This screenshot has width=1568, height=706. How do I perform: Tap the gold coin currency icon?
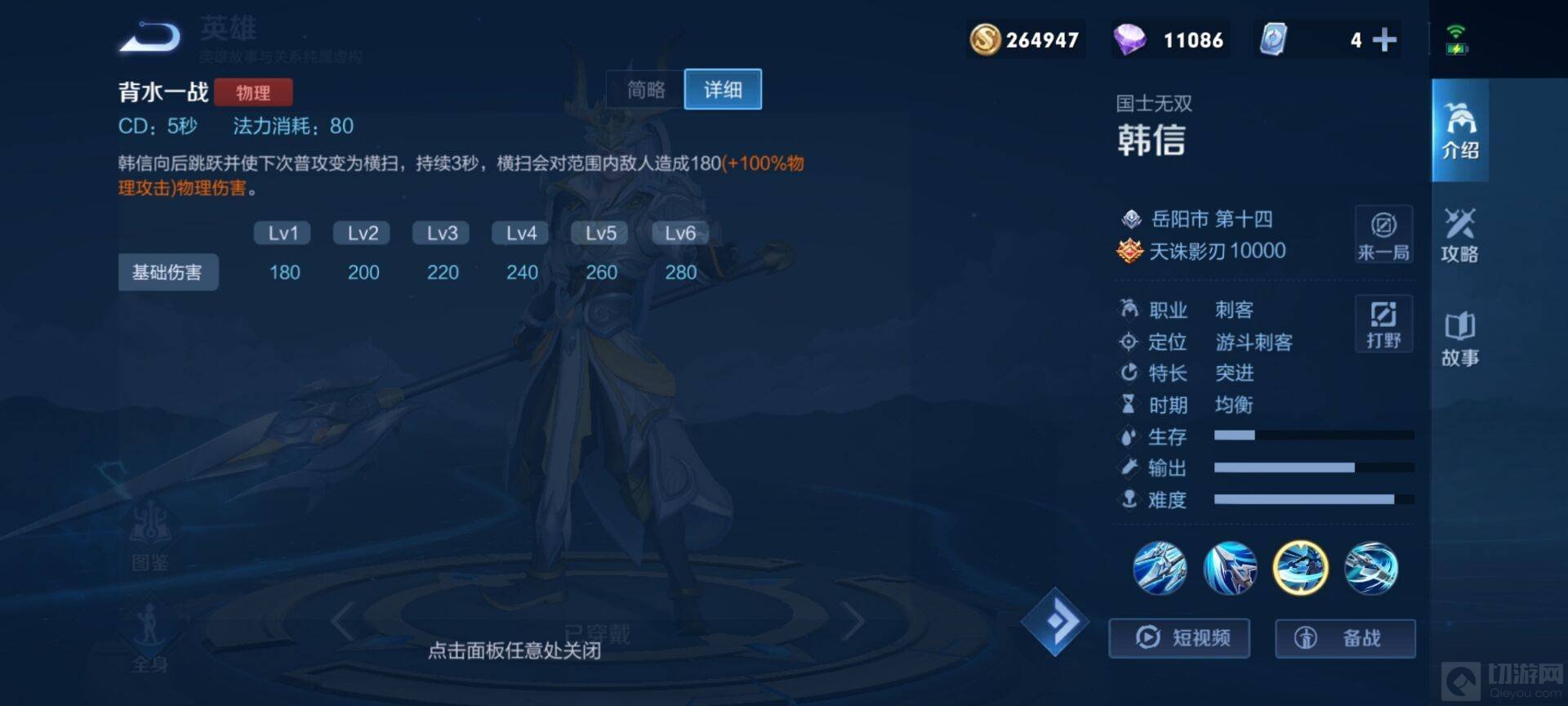pos(985,39)
